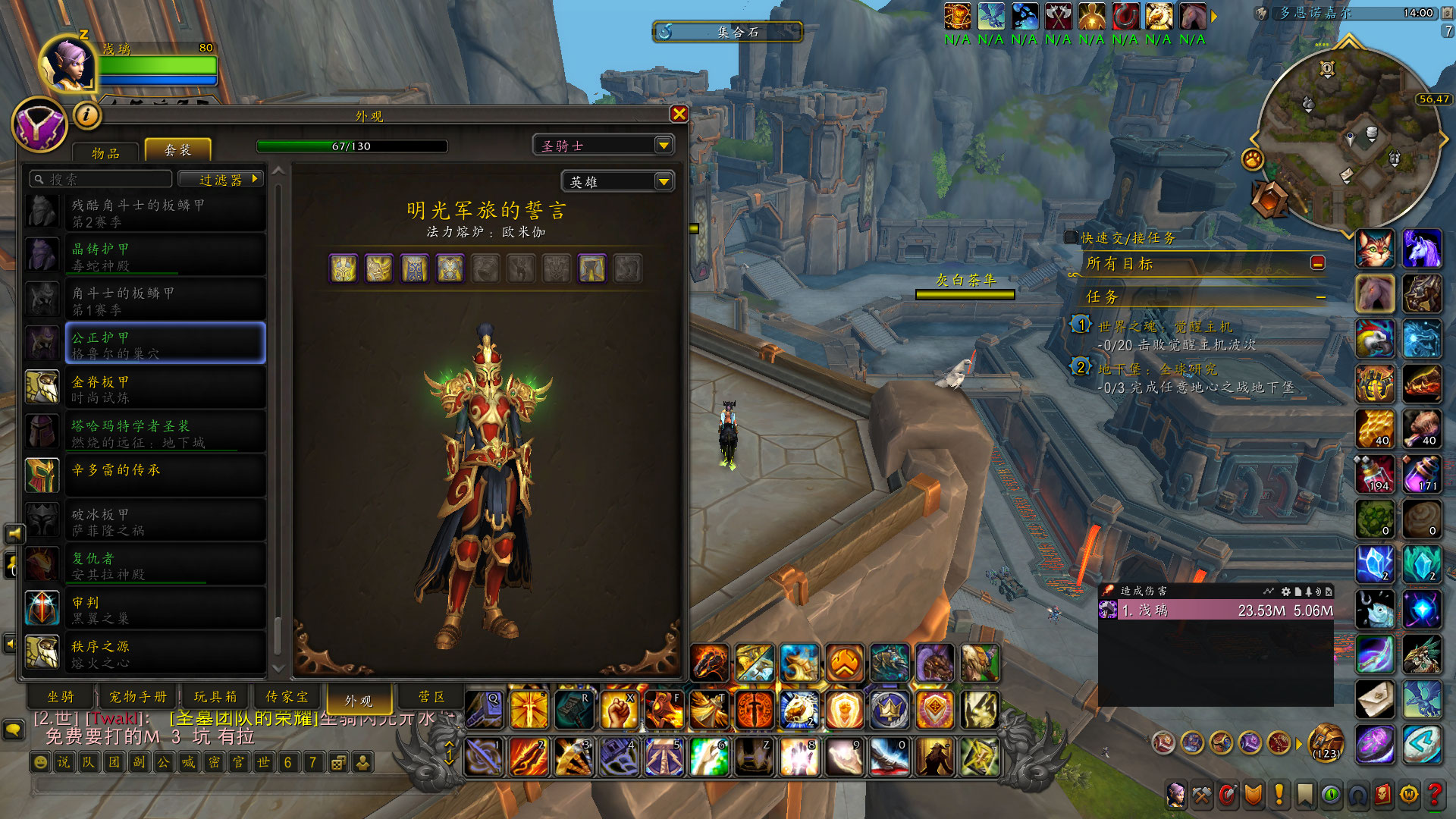Open the 营区 tab
Viewport: 1456px width, 819px height.
click(431, 696)
